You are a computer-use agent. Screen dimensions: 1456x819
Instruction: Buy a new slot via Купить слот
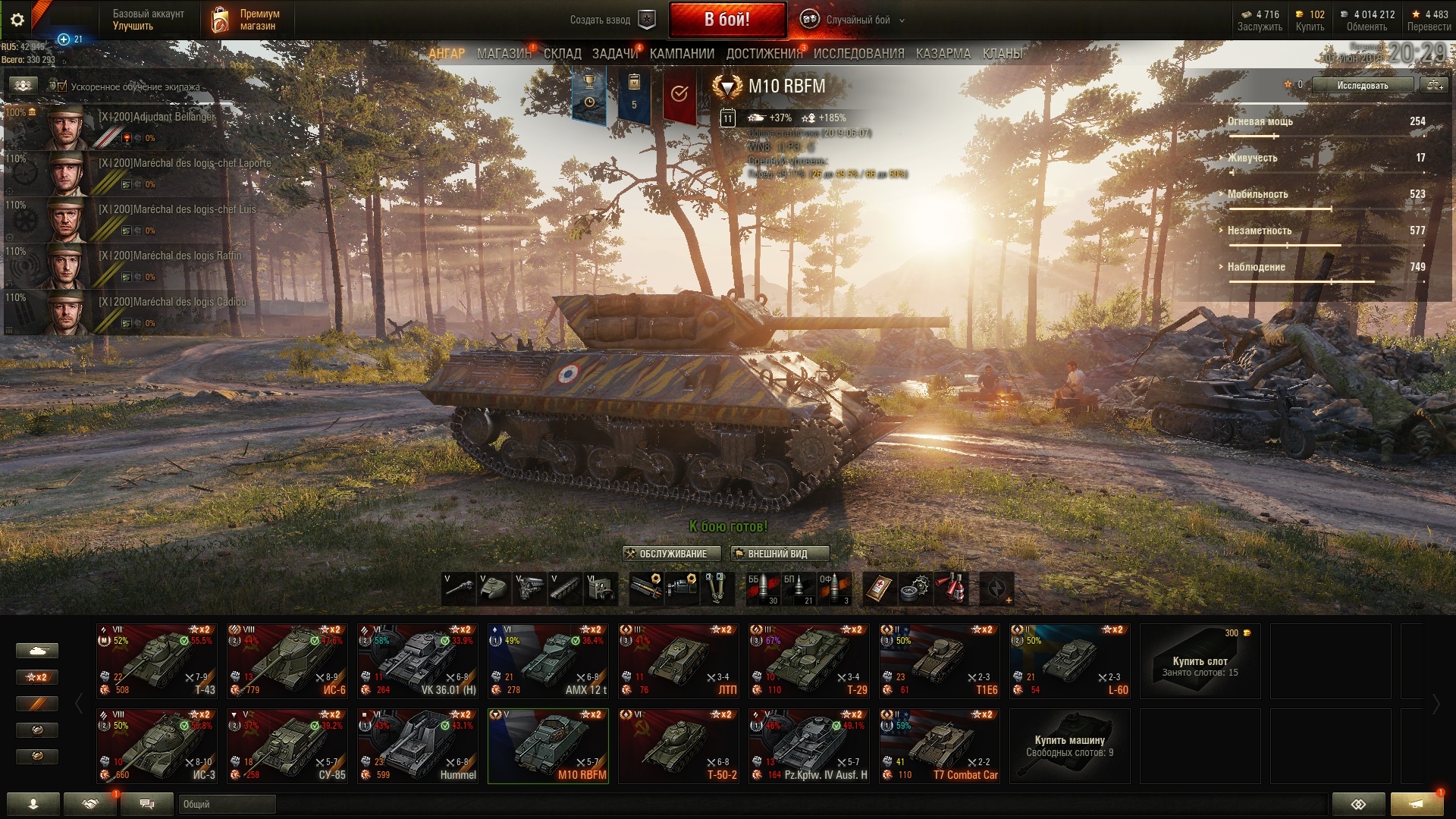[1200, 661]
